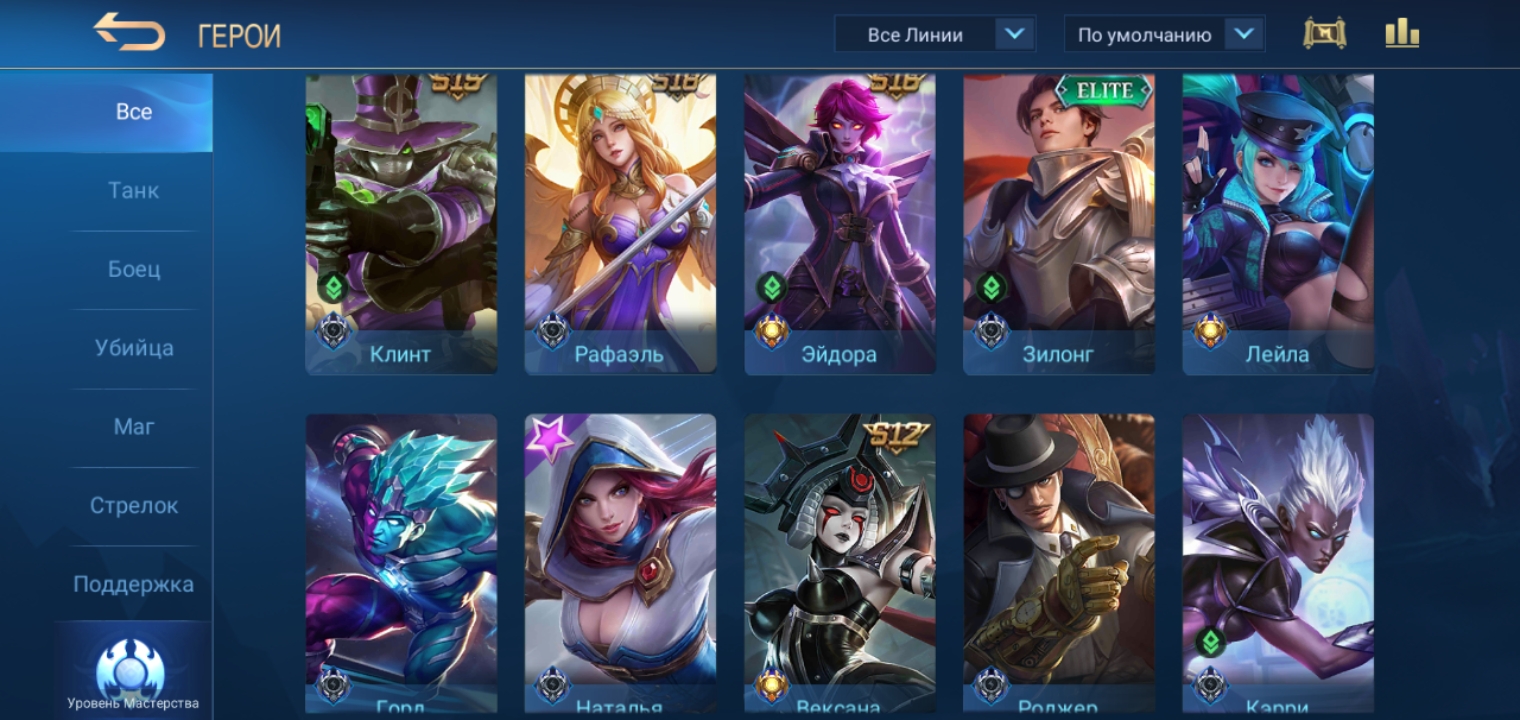Open the Эйдора hero card
Screen dimensions: 1520x720
point(840,223)
